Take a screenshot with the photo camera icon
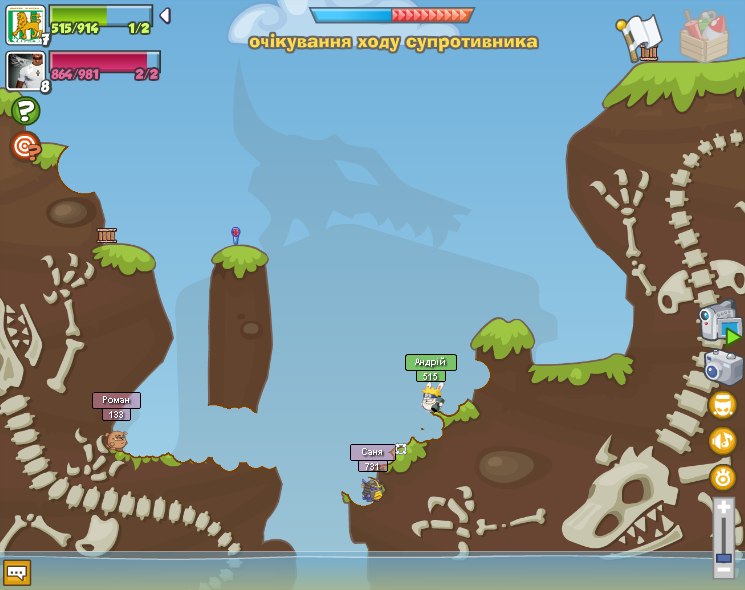 (x=723, y=367)
